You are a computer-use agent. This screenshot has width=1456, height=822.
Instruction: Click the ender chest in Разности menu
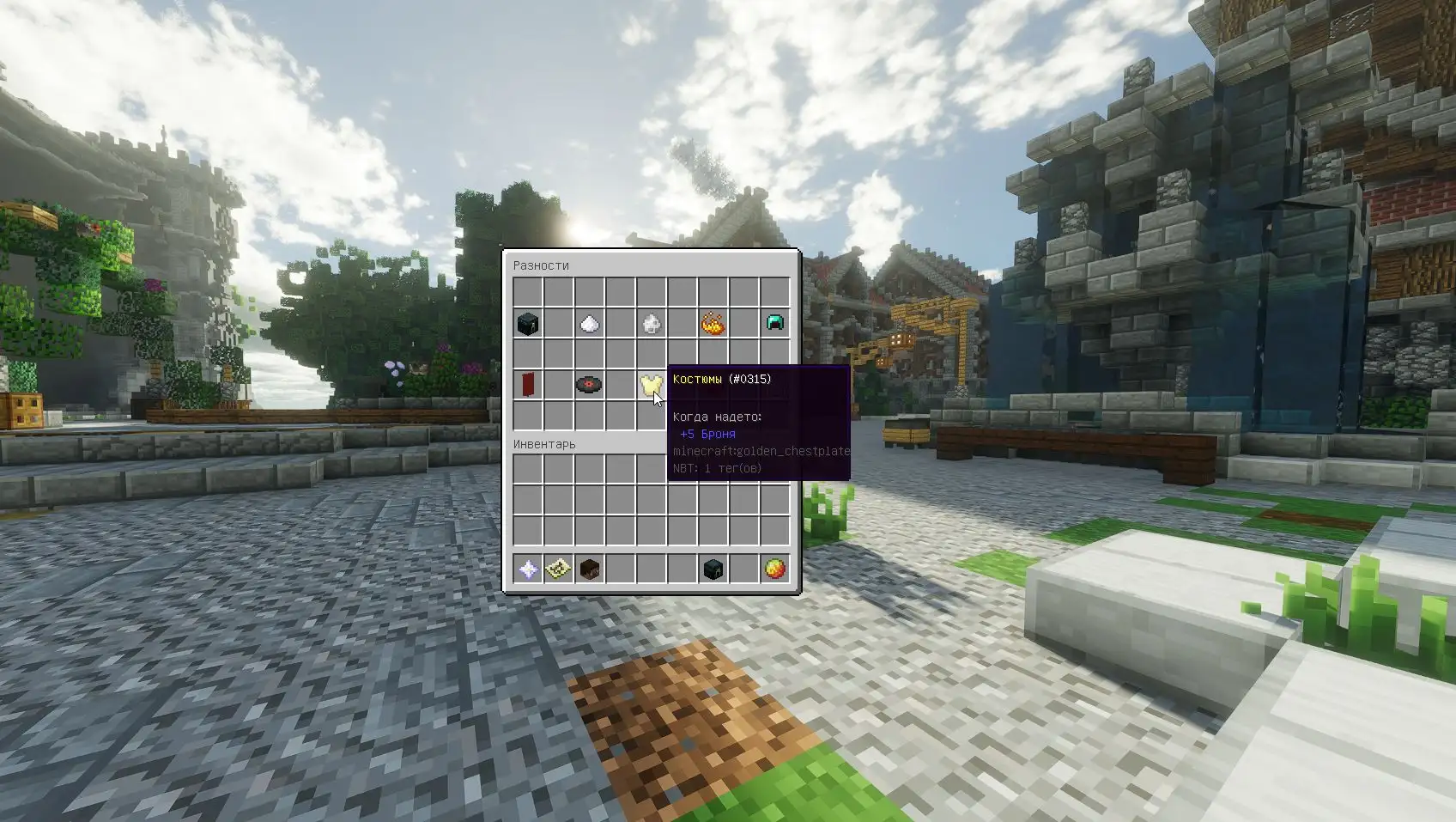click(x=528, y=324)
